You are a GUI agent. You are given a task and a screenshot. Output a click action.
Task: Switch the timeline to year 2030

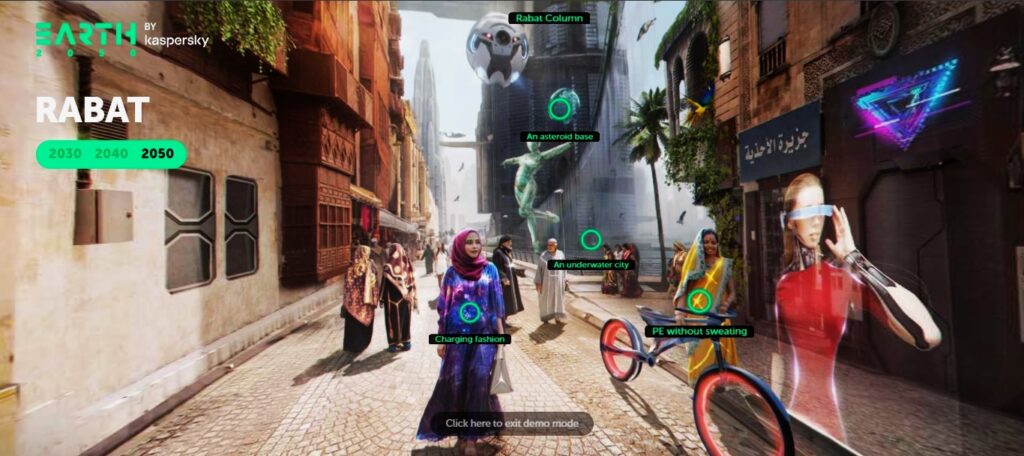click(65, 154)
